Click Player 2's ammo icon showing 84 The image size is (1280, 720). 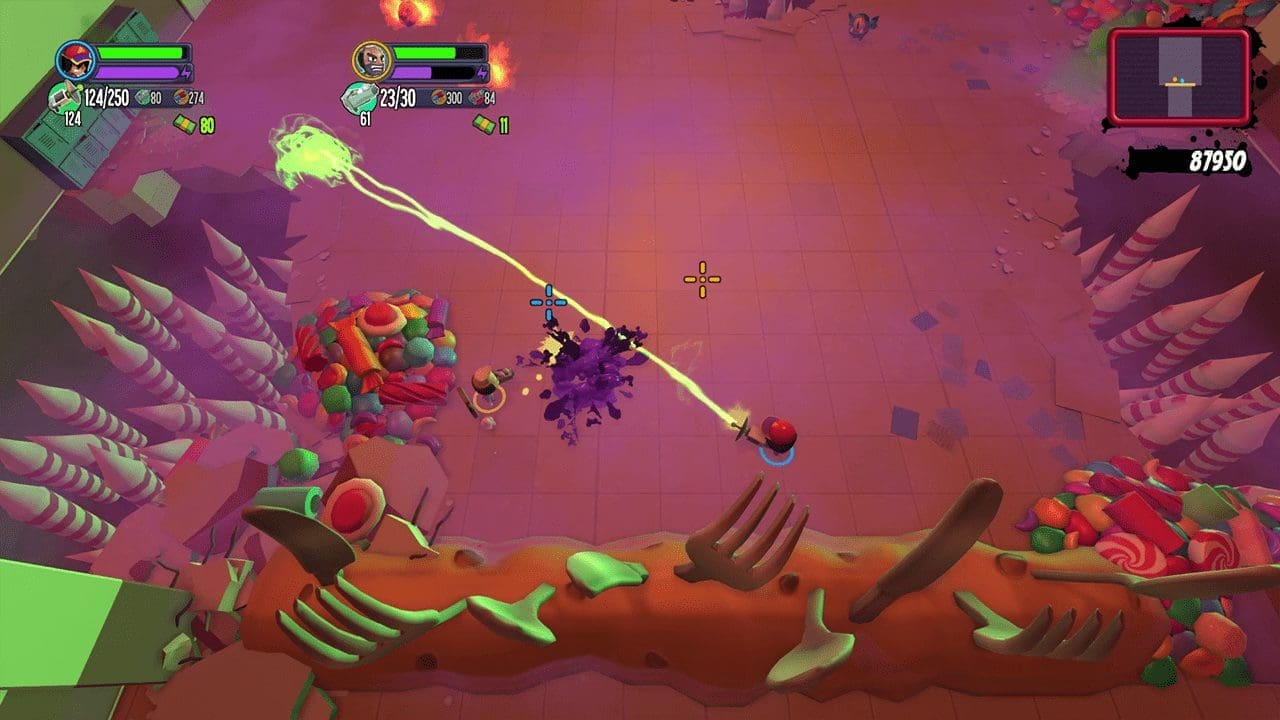click(x=477, y=98)
